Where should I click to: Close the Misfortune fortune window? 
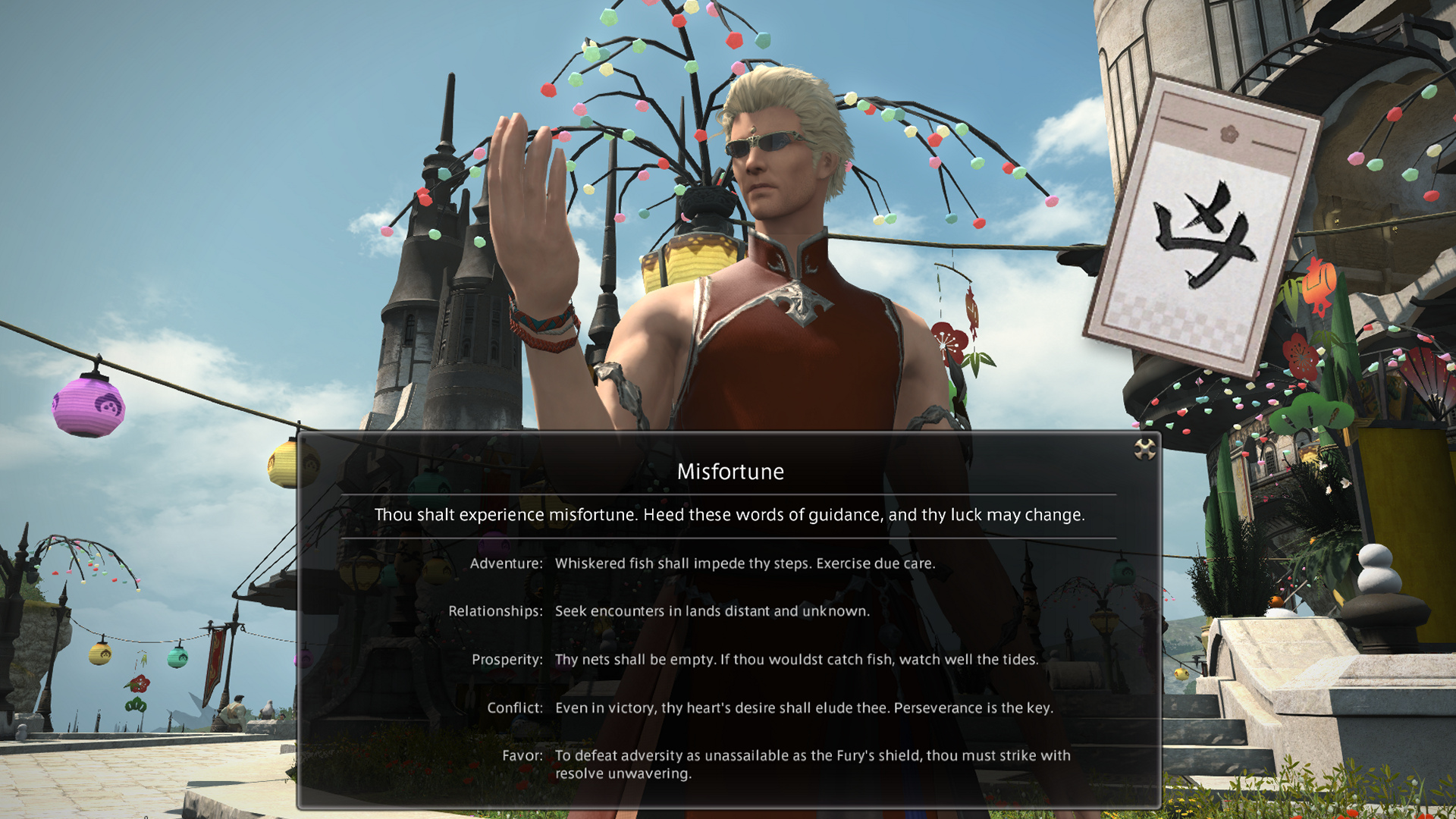tap(1144, 450)
